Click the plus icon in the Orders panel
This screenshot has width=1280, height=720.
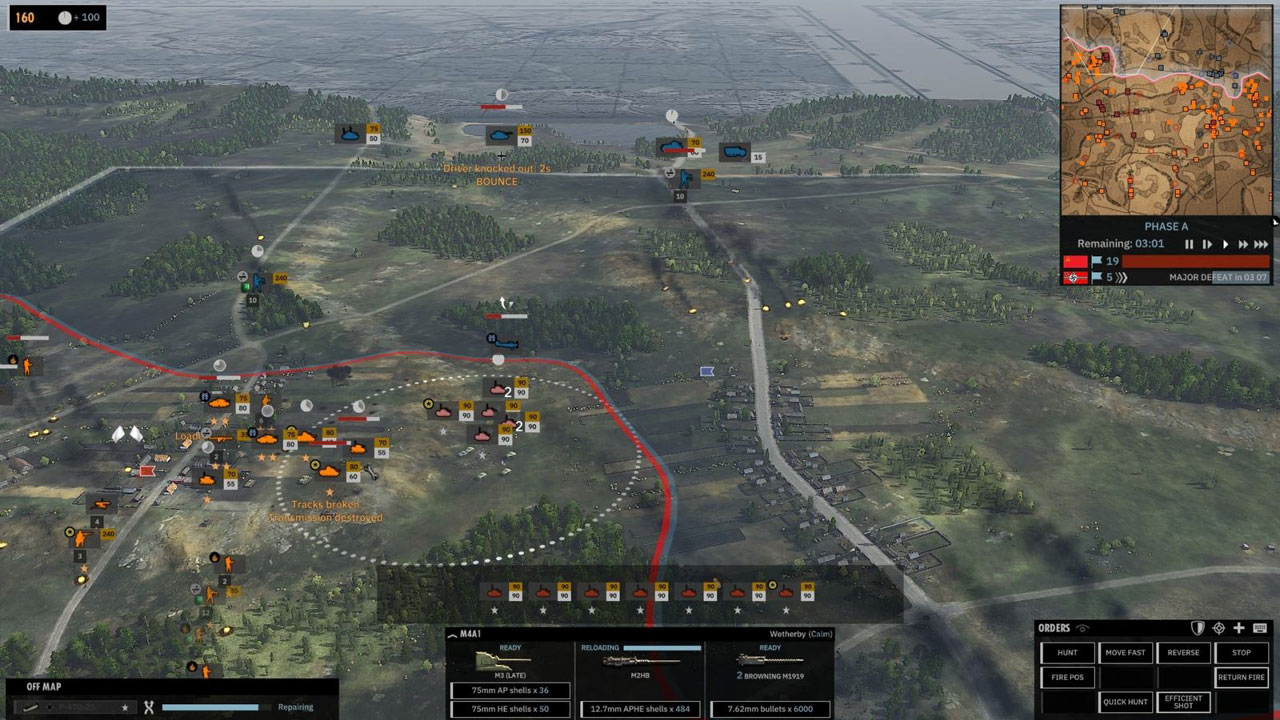[x=1239, y=628]
